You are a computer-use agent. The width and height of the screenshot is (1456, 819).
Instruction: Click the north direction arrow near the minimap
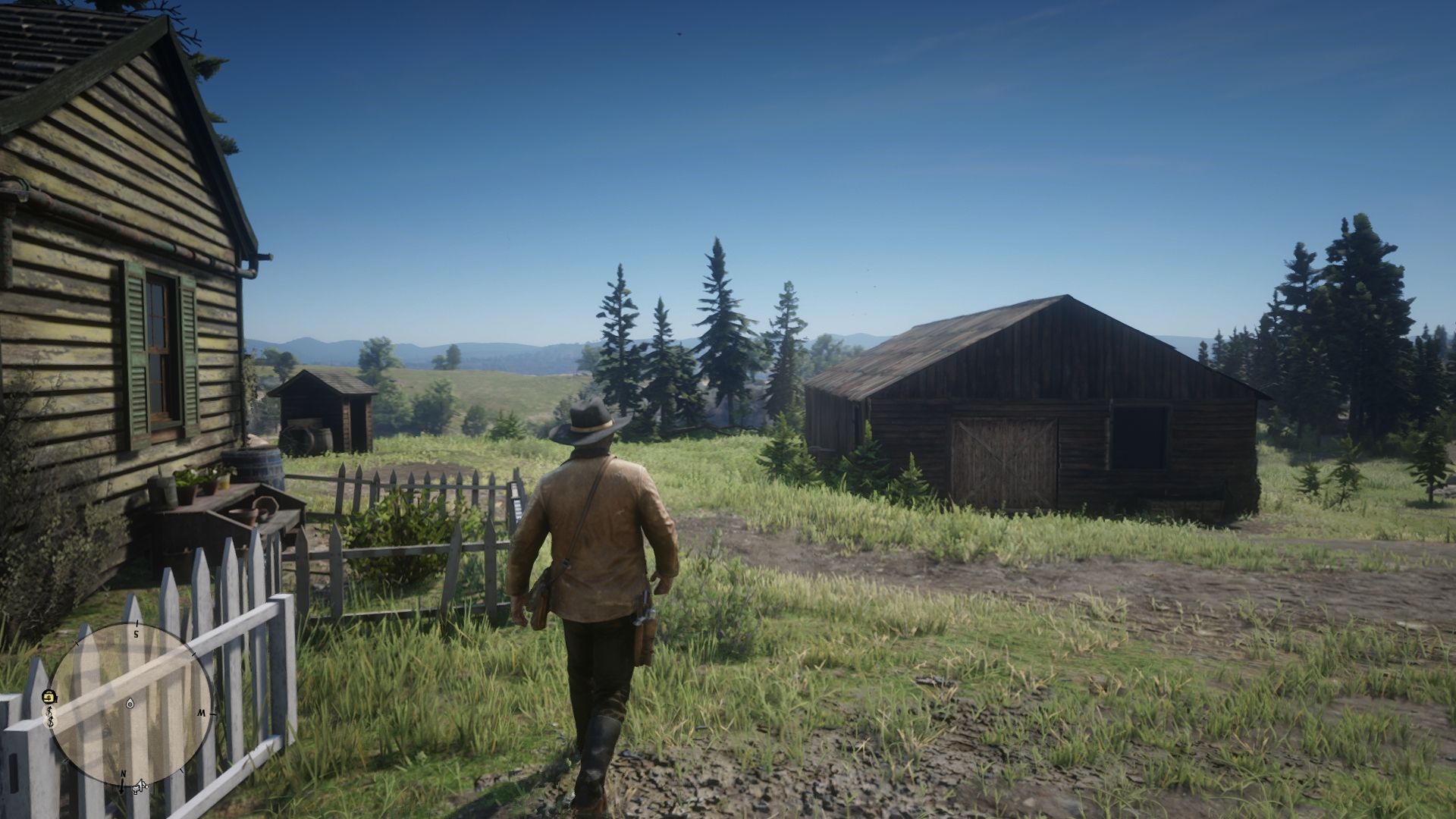(x=122, y=786)
